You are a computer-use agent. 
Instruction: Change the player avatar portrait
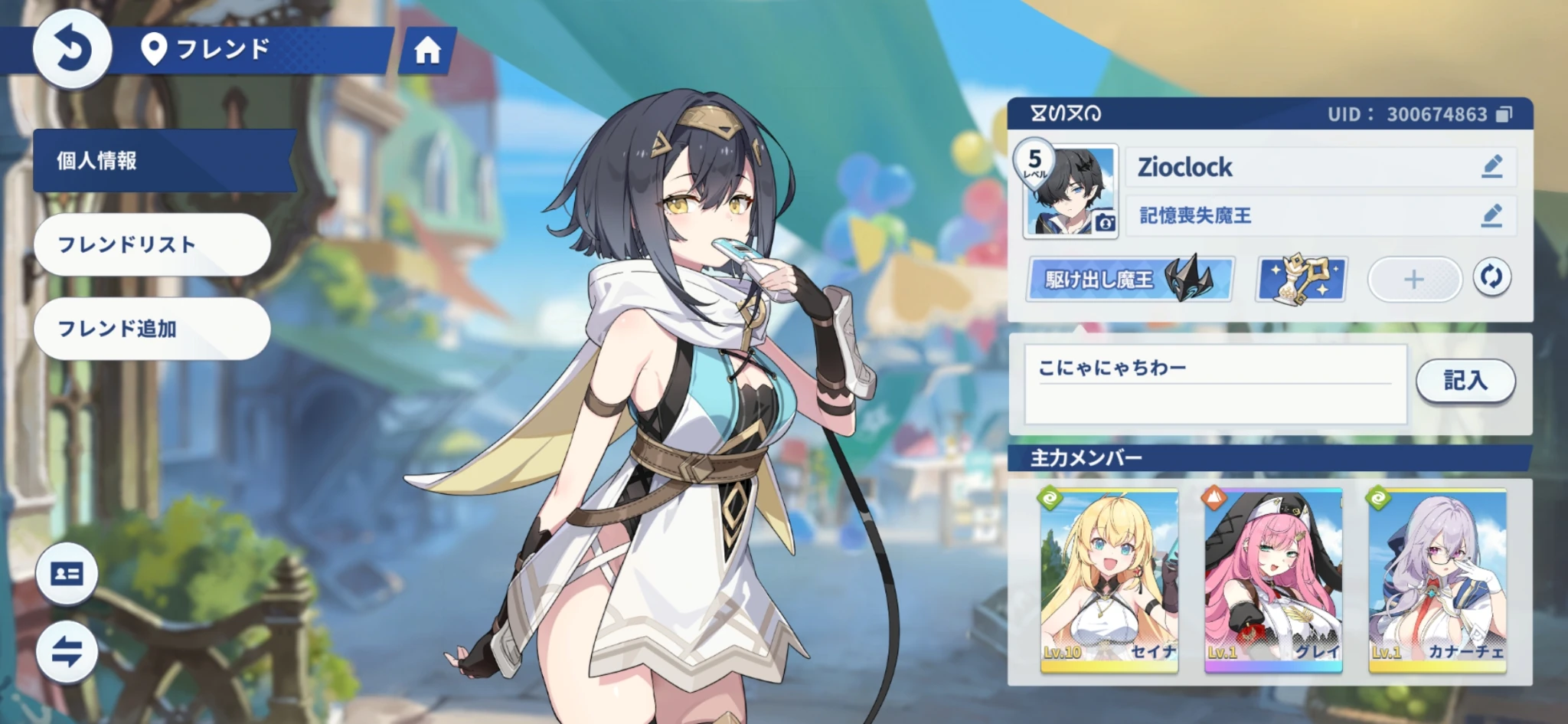(1072, 192)
